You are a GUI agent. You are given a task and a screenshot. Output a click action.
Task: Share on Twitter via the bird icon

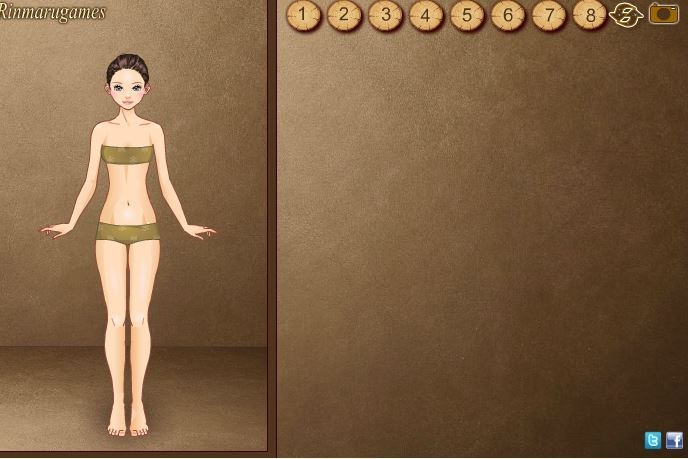[x=653, y=440]
